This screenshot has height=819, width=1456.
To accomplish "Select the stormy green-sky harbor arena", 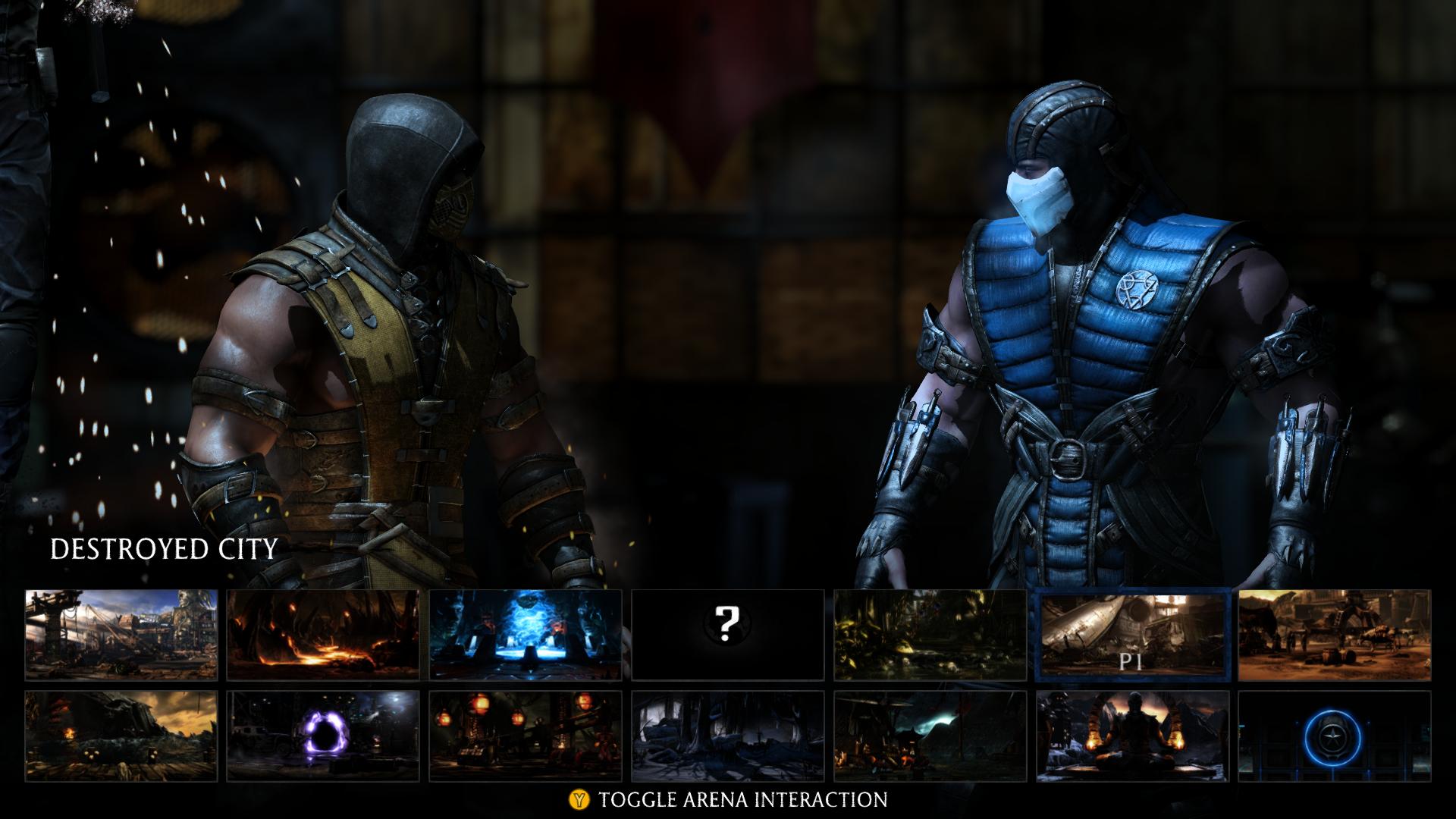I will tap(930, 736).
